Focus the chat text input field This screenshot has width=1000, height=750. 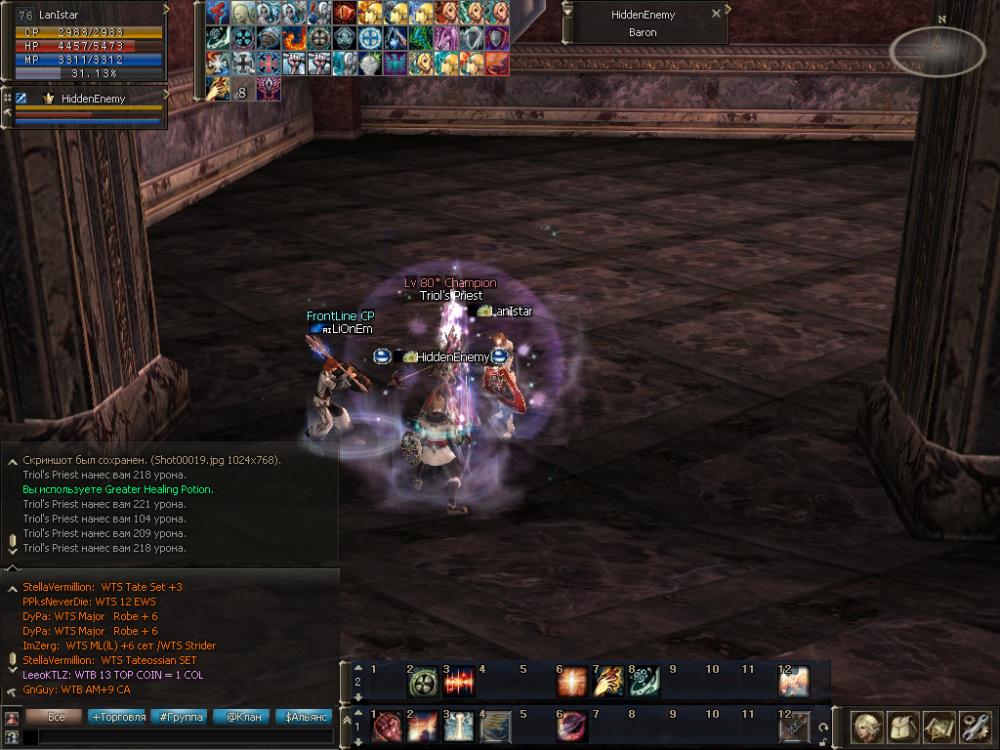tap(180, 737)
